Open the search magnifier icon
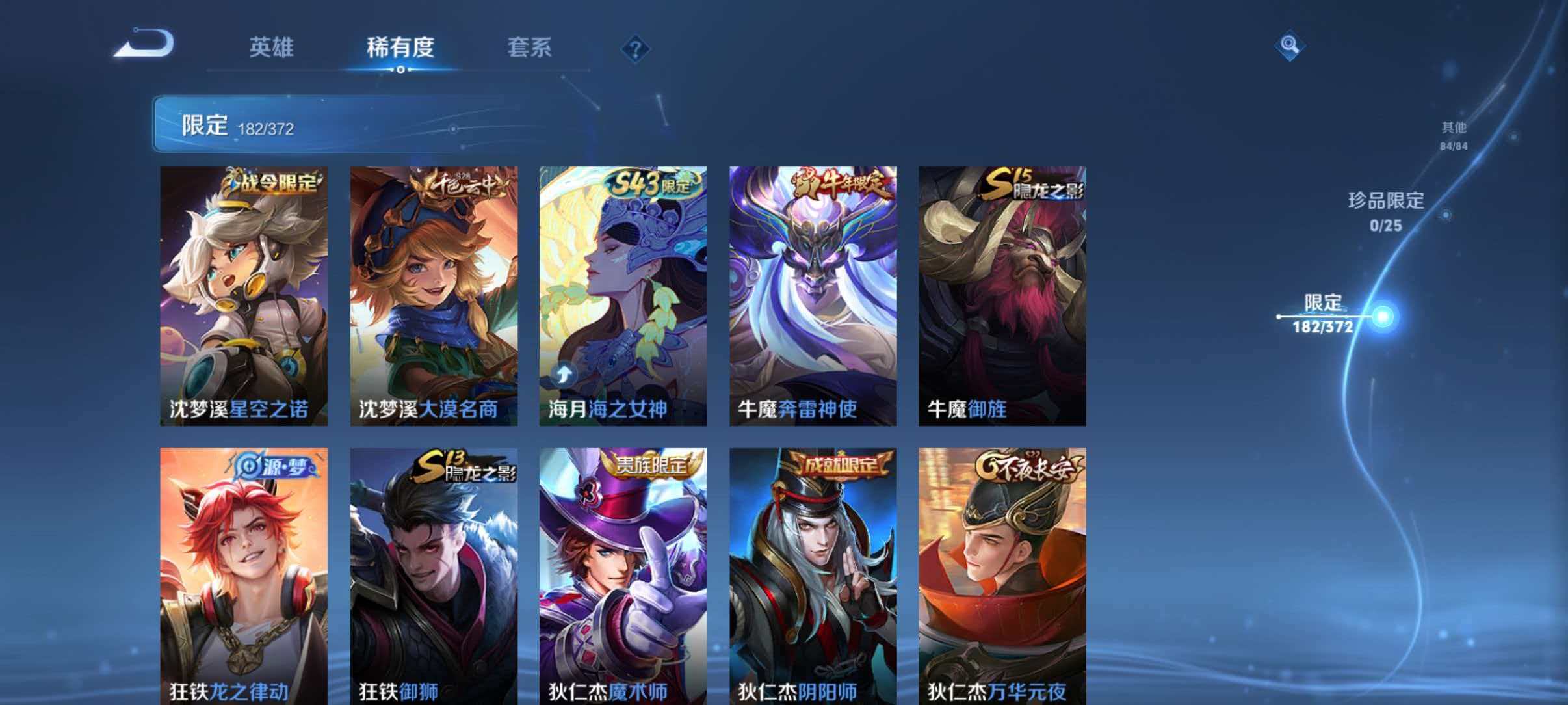1568x705 pixels. (1291, 44)
